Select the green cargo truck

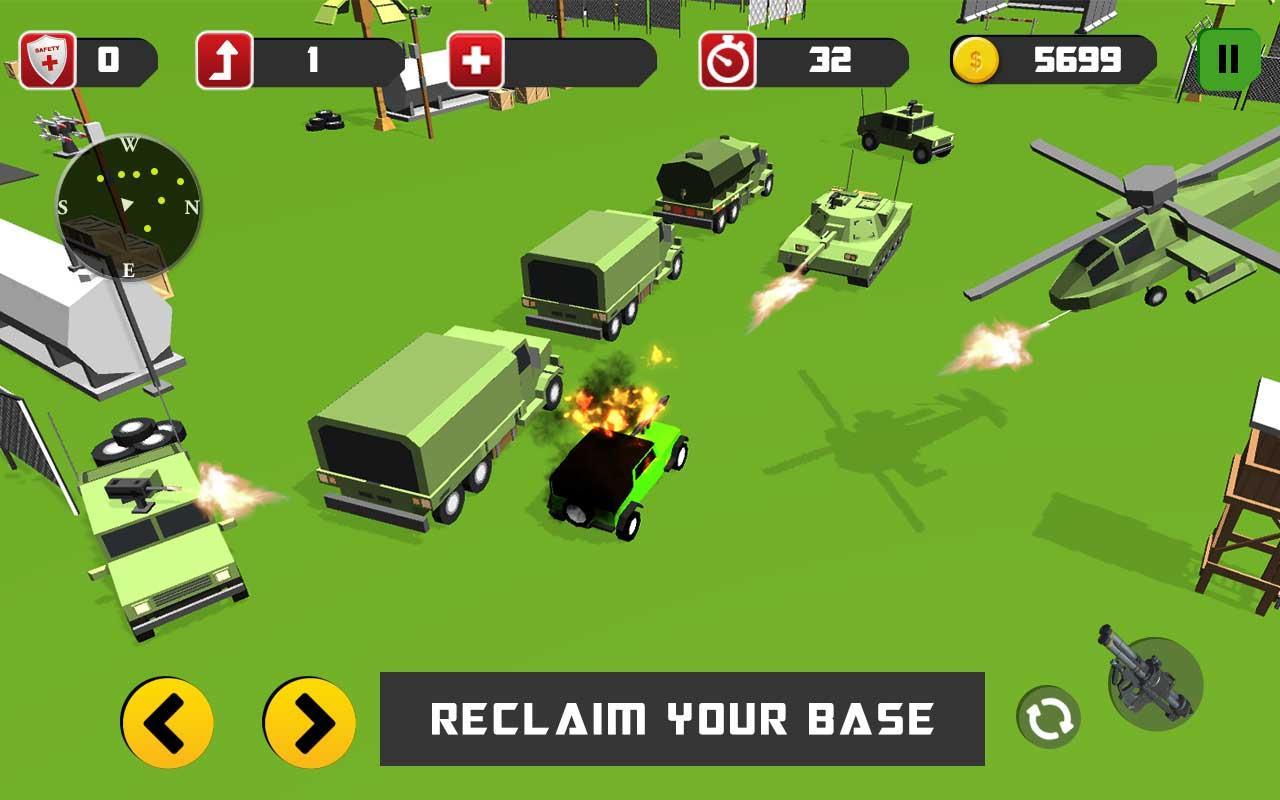[430, 430]
